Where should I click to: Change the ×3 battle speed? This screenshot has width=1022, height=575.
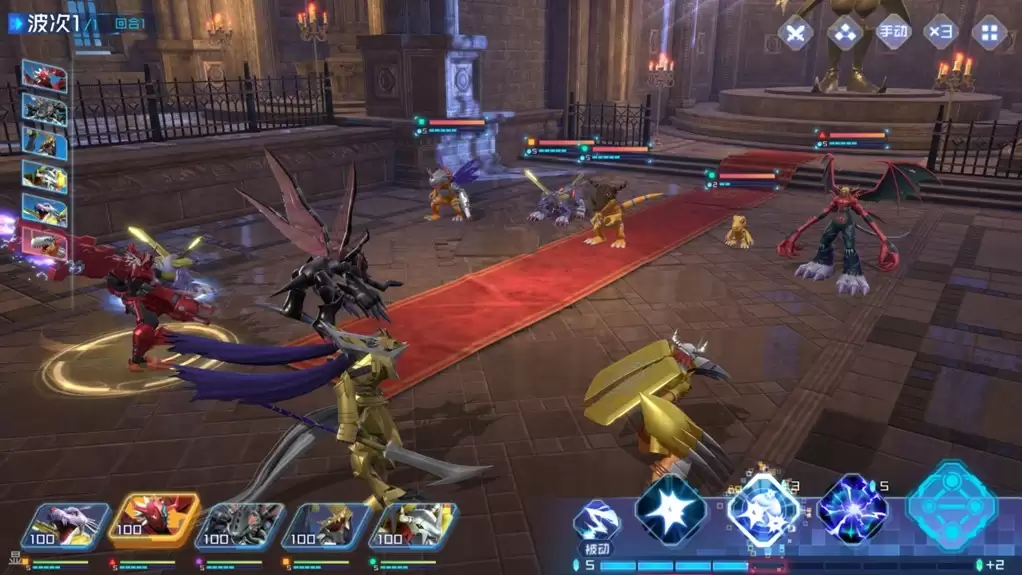[941, 32]
